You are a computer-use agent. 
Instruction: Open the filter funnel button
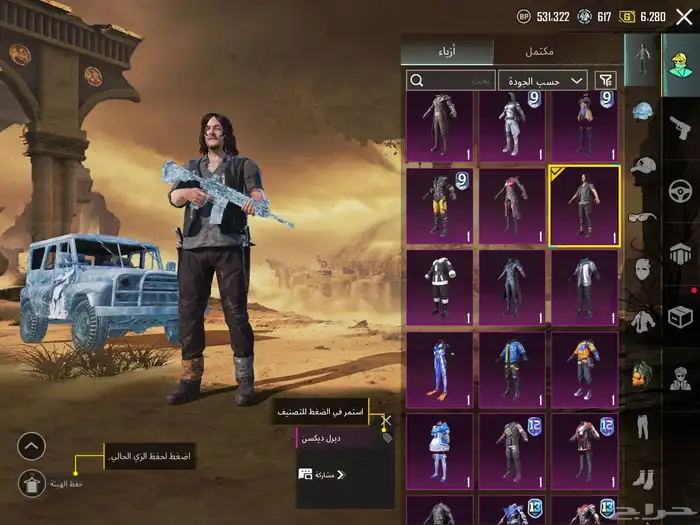[605, 80]
